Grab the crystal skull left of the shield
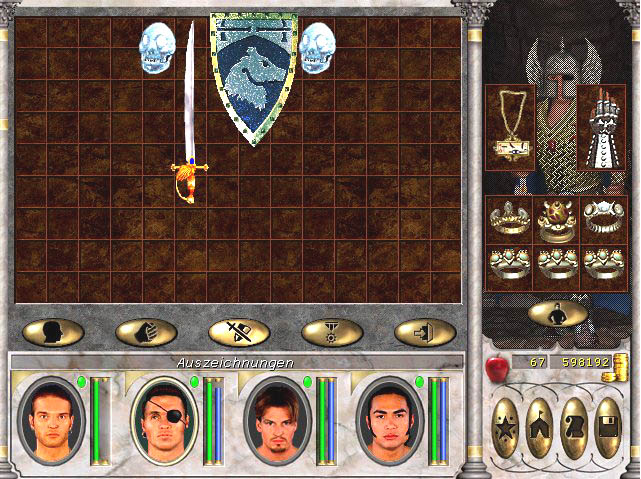Image resolution: width=641 pixels, height=479 pixels. 156,45
